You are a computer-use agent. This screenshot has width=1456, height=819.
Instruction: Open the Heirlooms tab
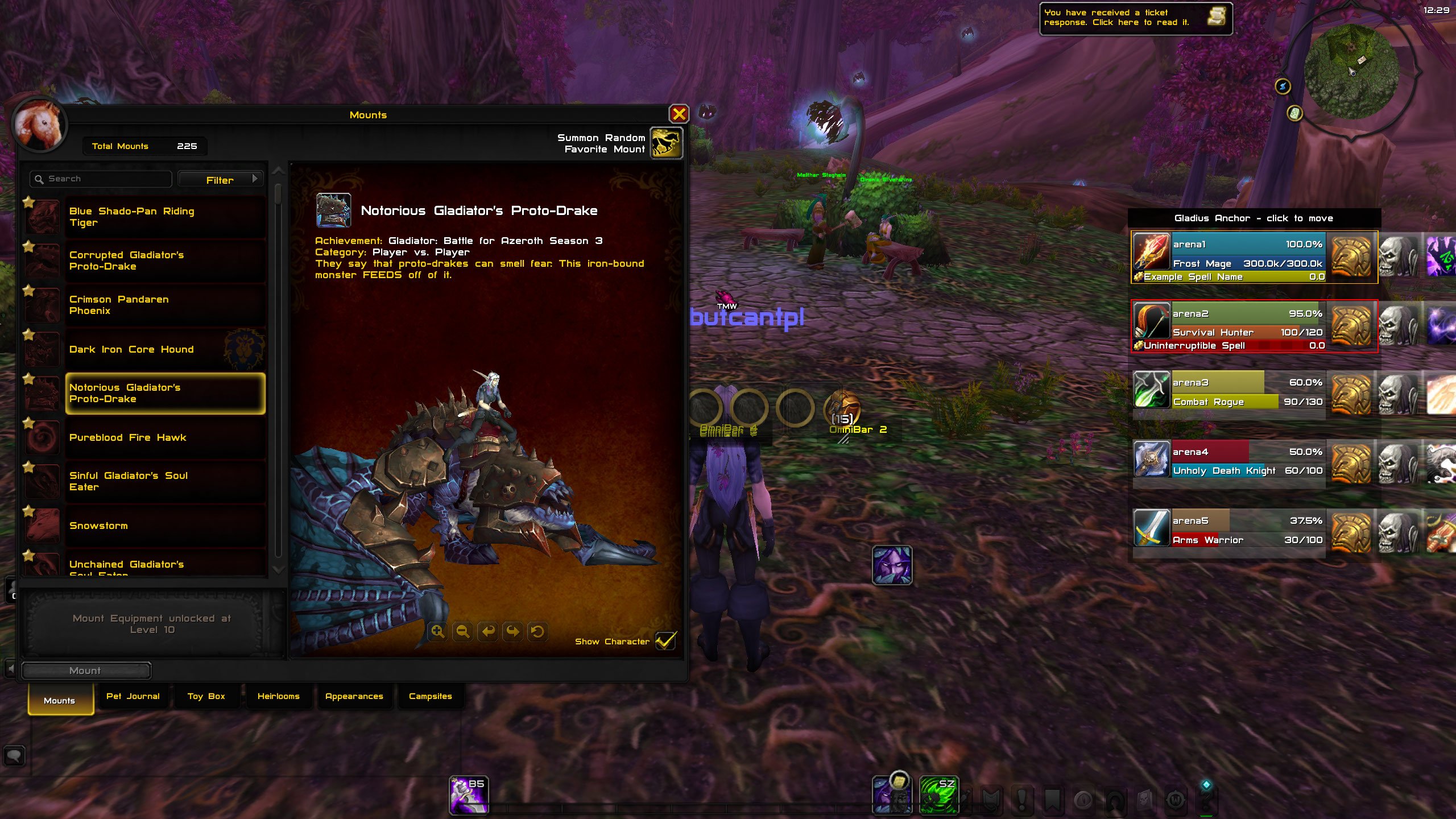pos(279,696)
